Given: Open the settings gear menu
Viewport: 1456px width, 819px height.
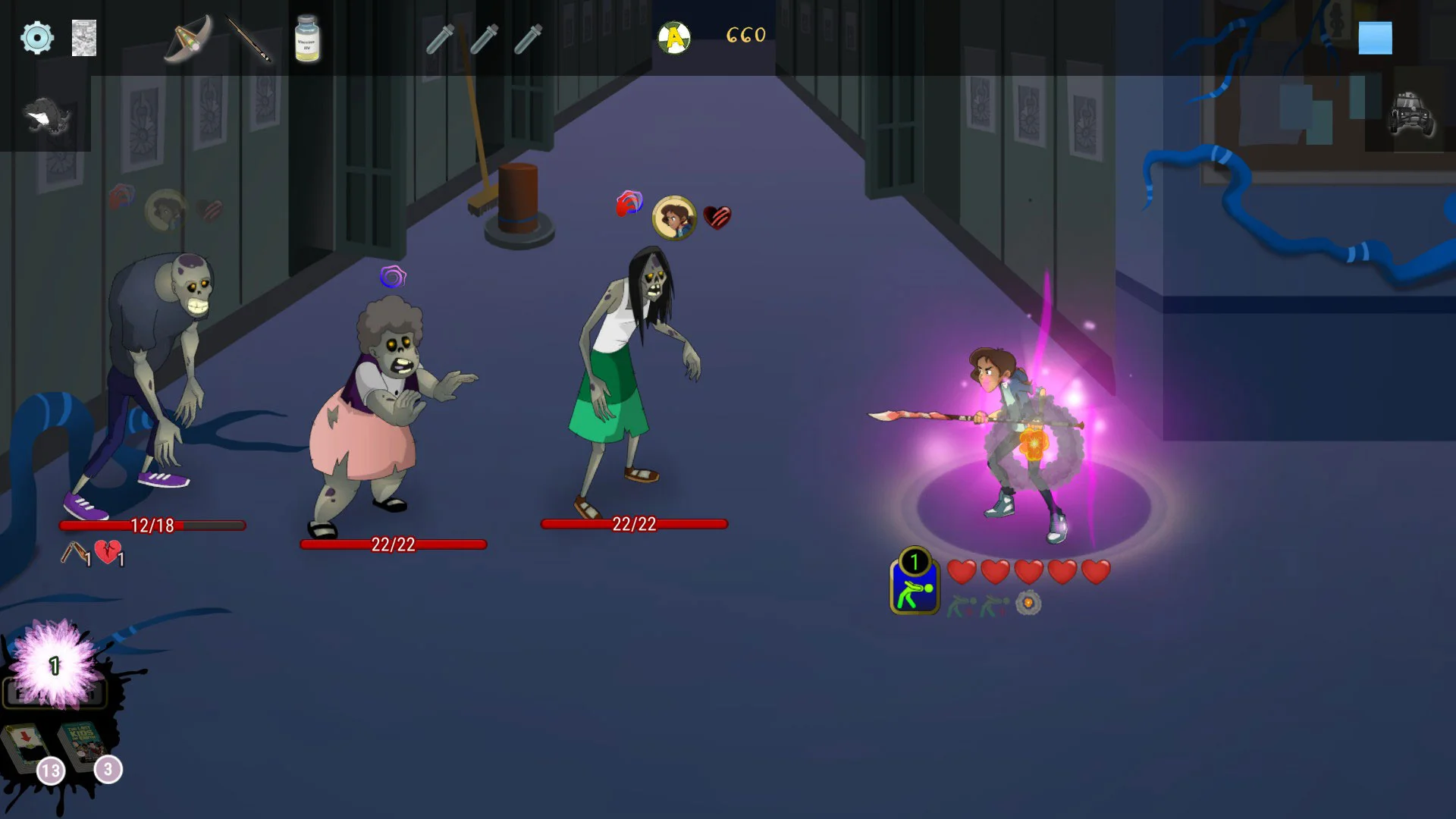Looking at the screenshot, I should tap(36, 37).
